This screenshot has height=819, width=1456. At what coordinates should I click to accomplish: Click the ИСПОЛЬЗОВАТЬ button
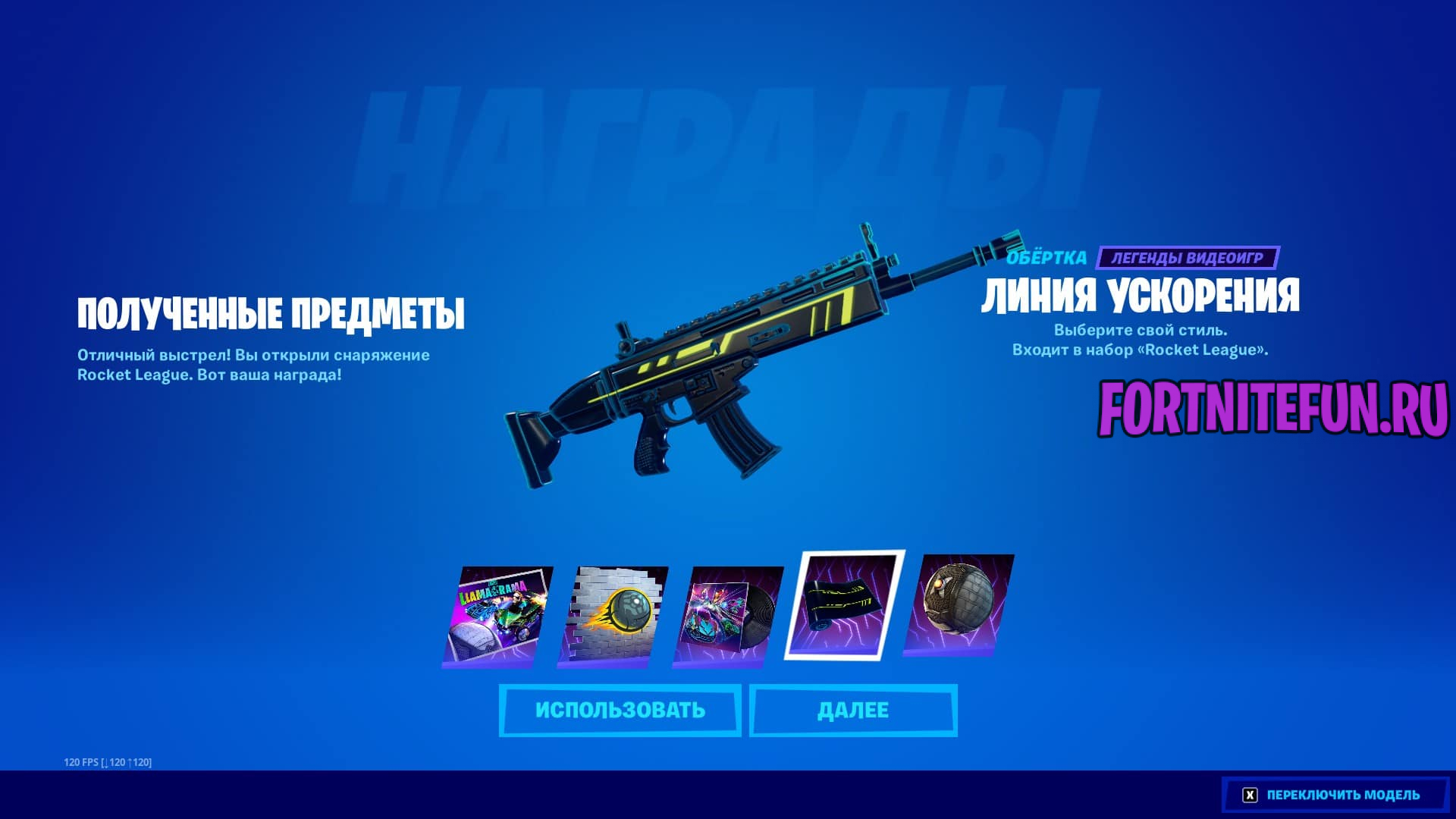click(x=620, y=711)
